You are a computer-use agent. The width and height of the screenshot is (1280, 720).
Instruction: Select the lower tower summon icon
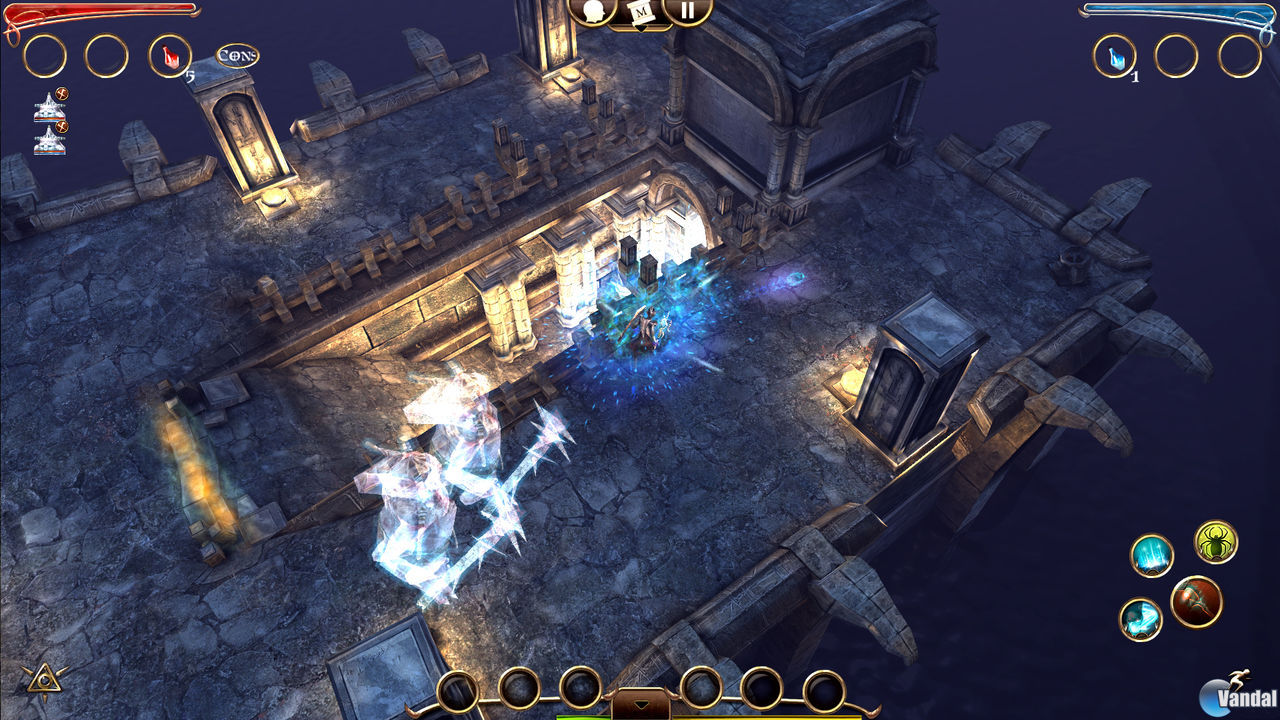[48, 141]
